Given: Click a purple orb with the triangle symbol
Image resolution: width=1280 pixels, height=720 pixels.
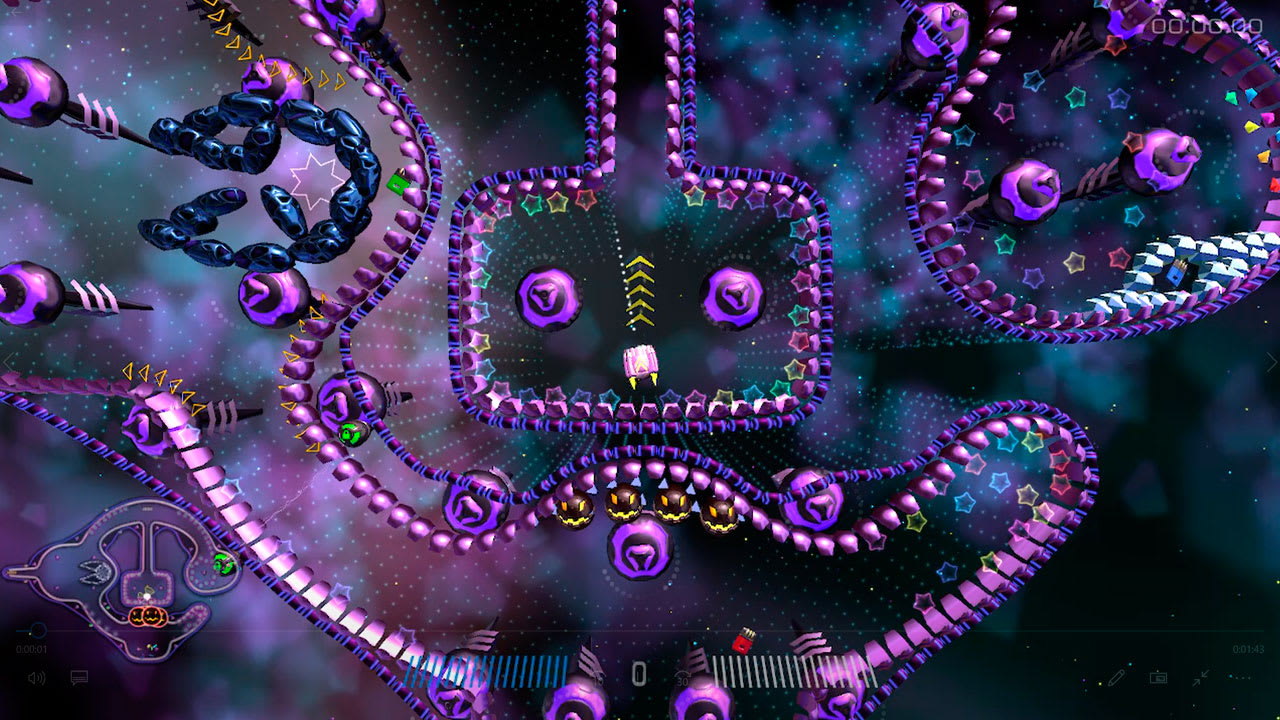Looking at the screenshot, I should tap(548, 298).
